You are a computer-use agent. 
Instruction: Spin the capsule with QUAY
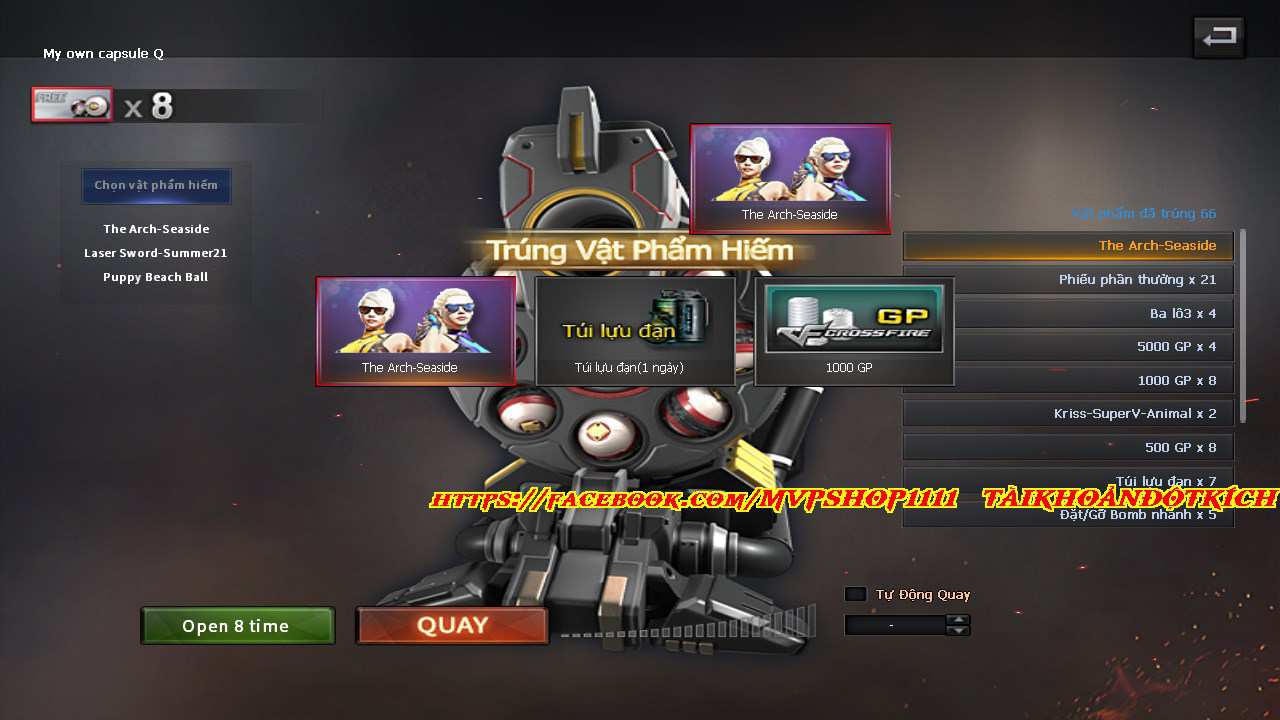[x=452, y=626]
